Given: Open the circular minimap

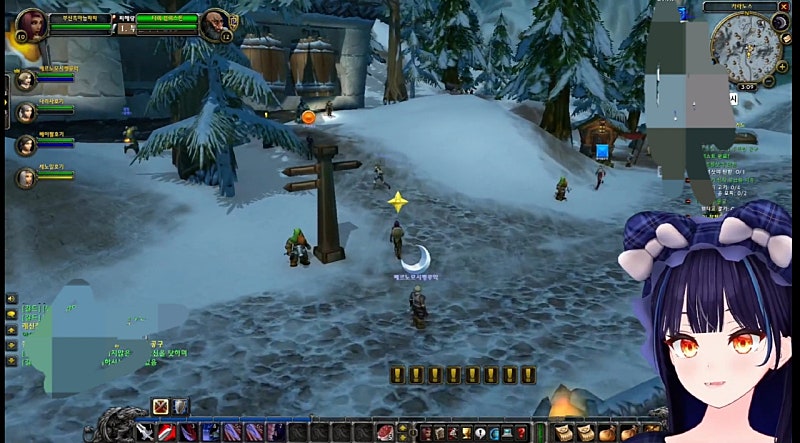Looking at the screenshot, I should [745, 46].
